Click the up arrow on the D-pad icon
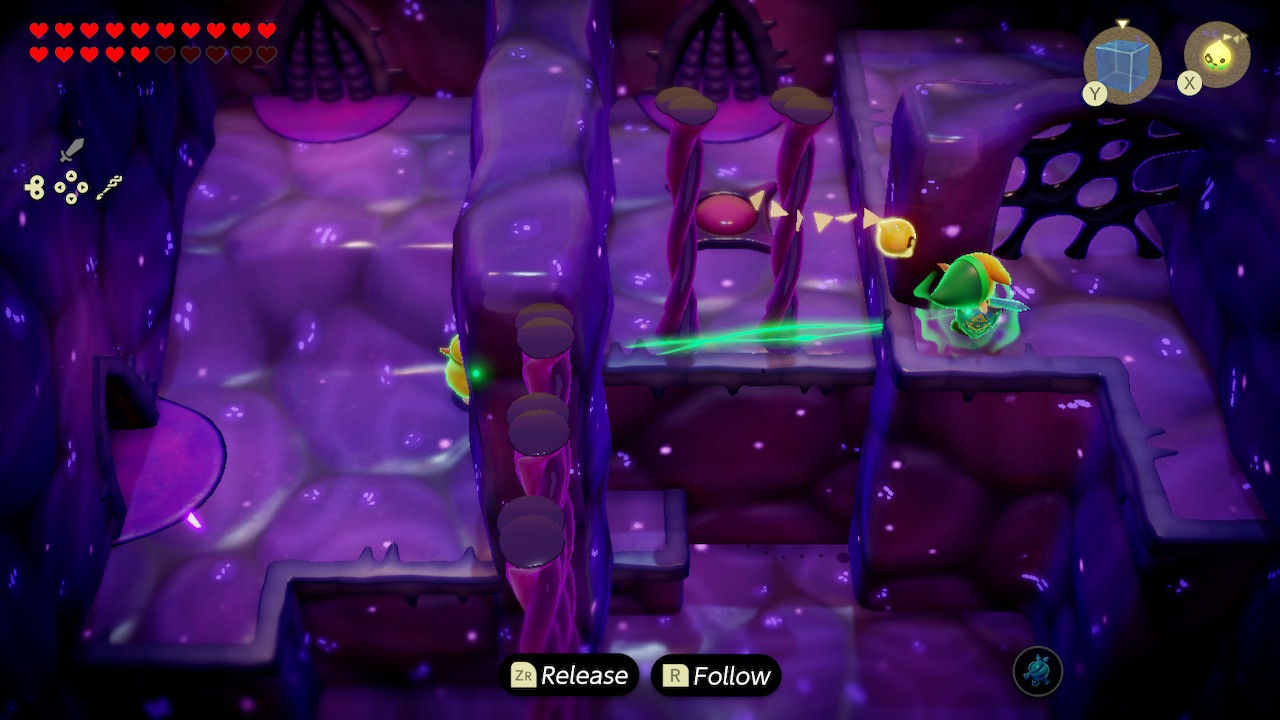 pyautogui.click(x=71, y=177)
